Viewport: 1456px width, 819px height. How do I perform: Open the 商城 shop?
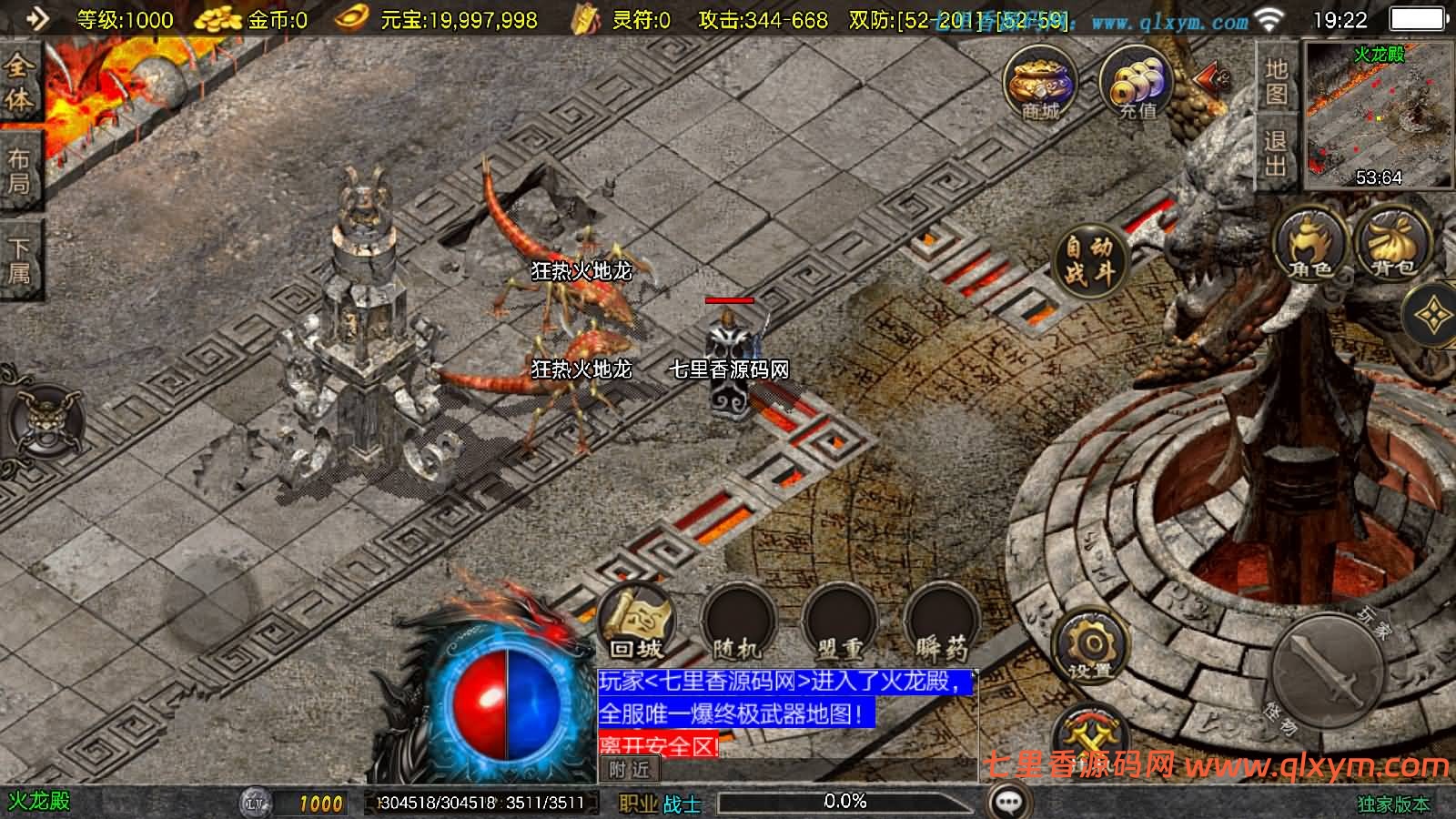[1040, 83]
